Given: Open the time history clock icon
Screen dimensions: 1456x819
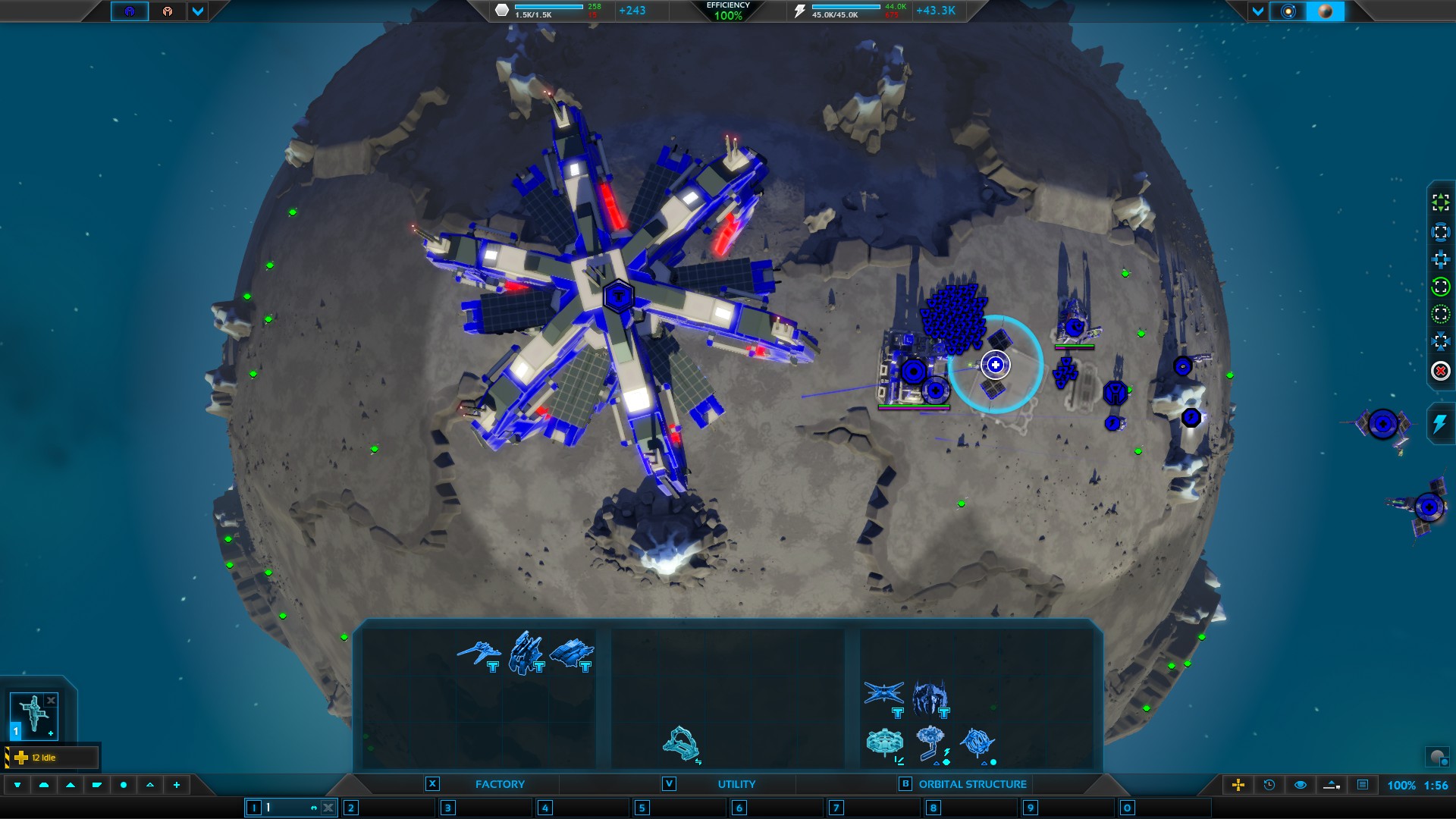Looking at the screenshot, I should [1269, 785].
